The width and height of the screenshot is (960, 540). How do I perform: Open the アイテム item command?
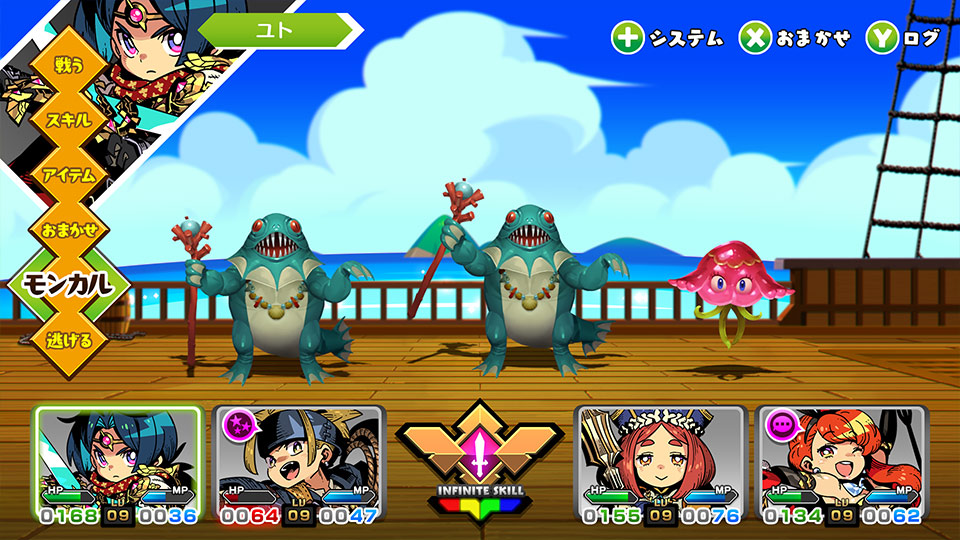(68, 175)
